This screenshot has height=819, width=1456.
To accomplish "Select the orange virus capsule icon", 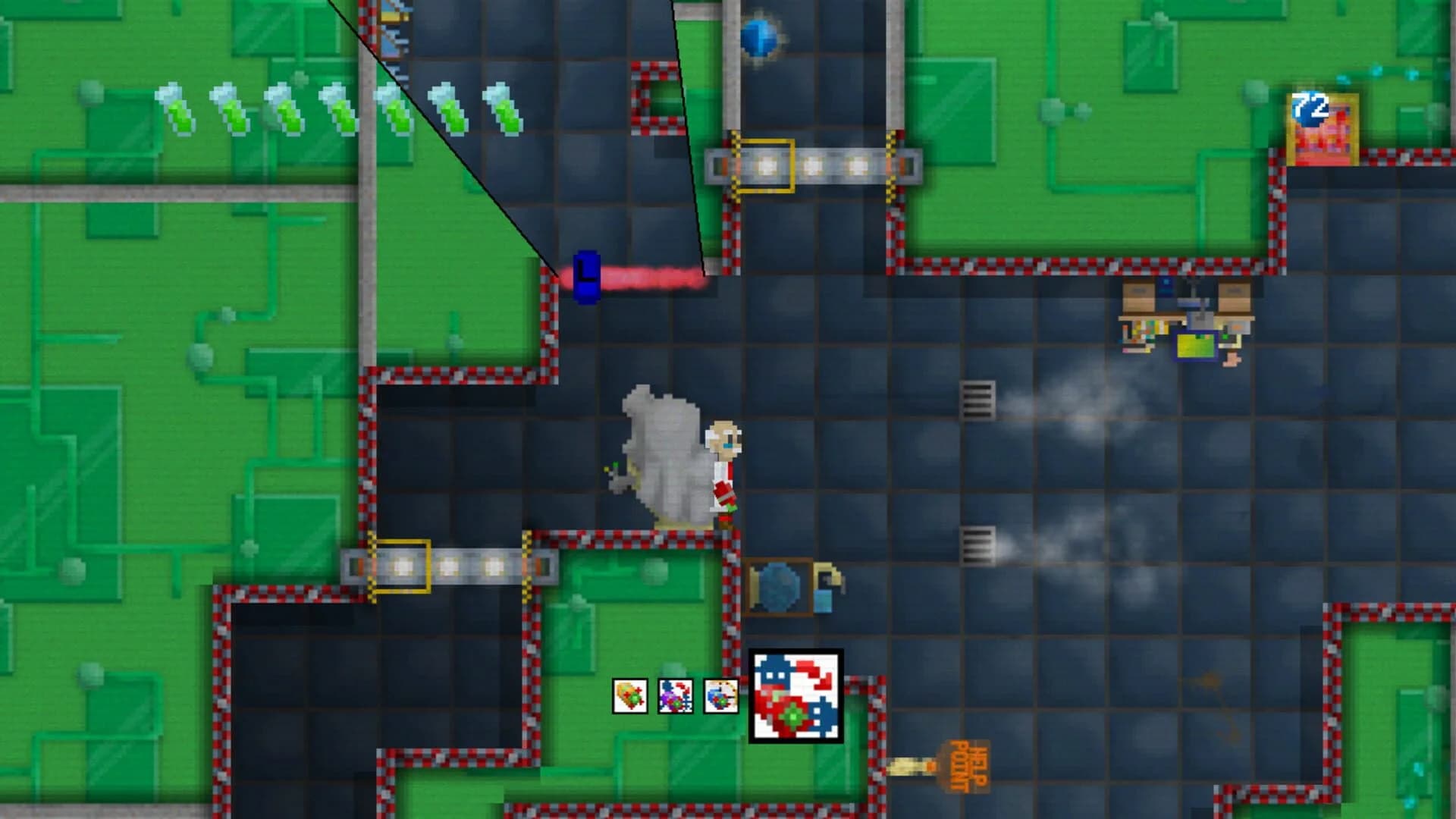I will coord(629,695).
